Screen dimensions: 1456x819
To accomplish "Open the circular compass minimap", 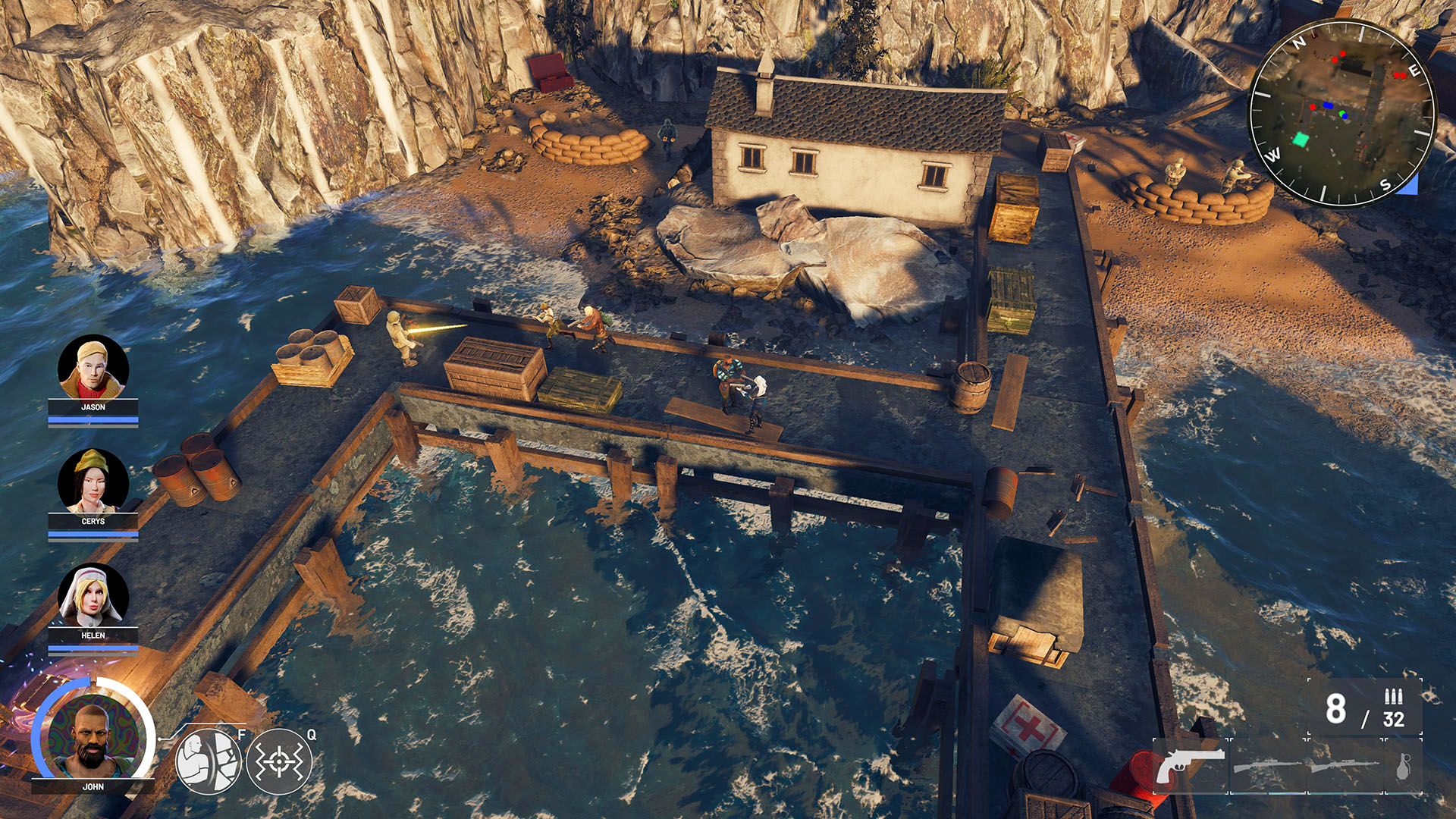I will point(1341,114).
